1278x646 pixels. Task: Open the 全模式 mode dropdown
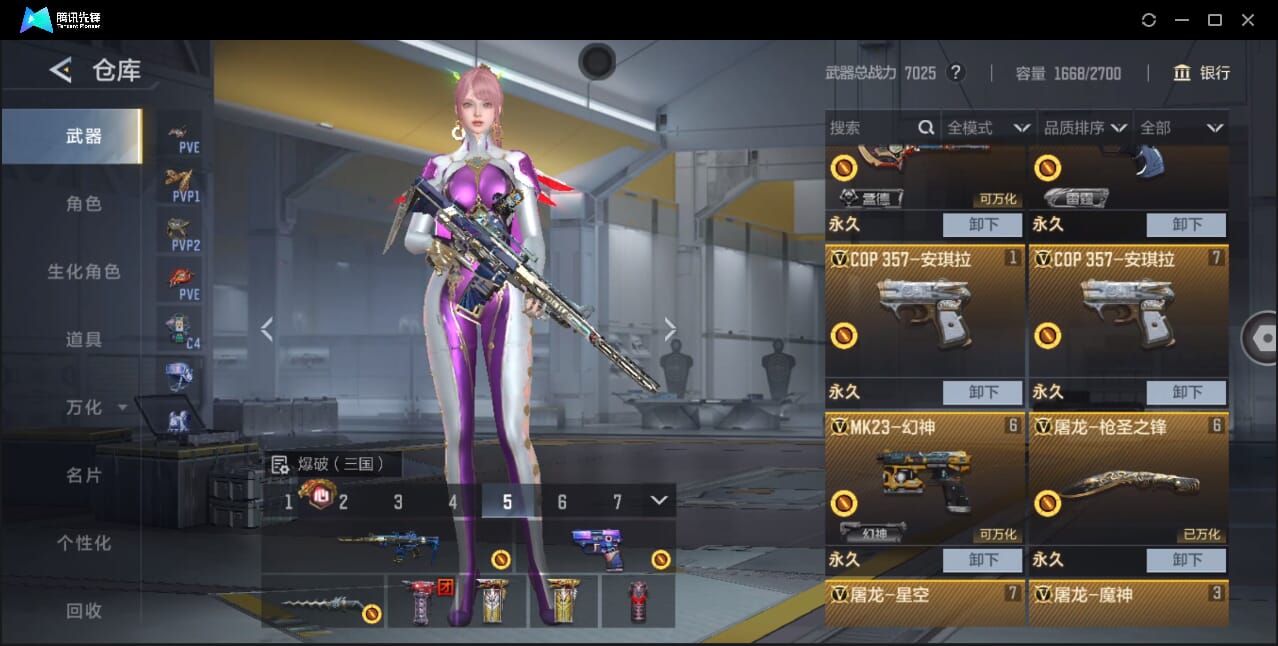coord(988,128)
